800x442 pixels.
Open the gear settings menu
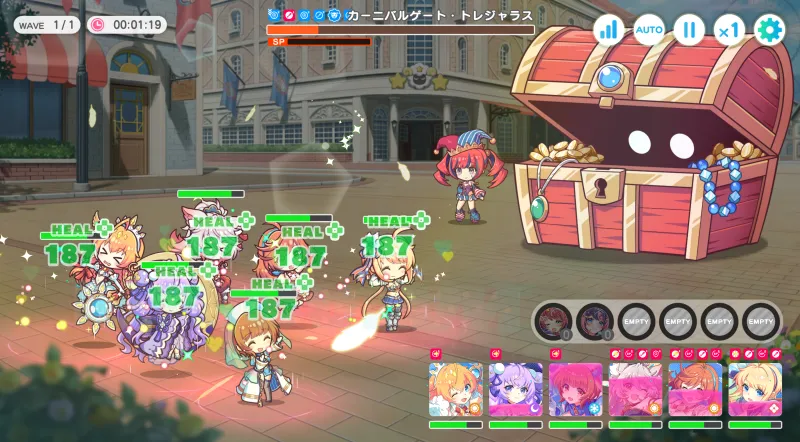point(769,29)
